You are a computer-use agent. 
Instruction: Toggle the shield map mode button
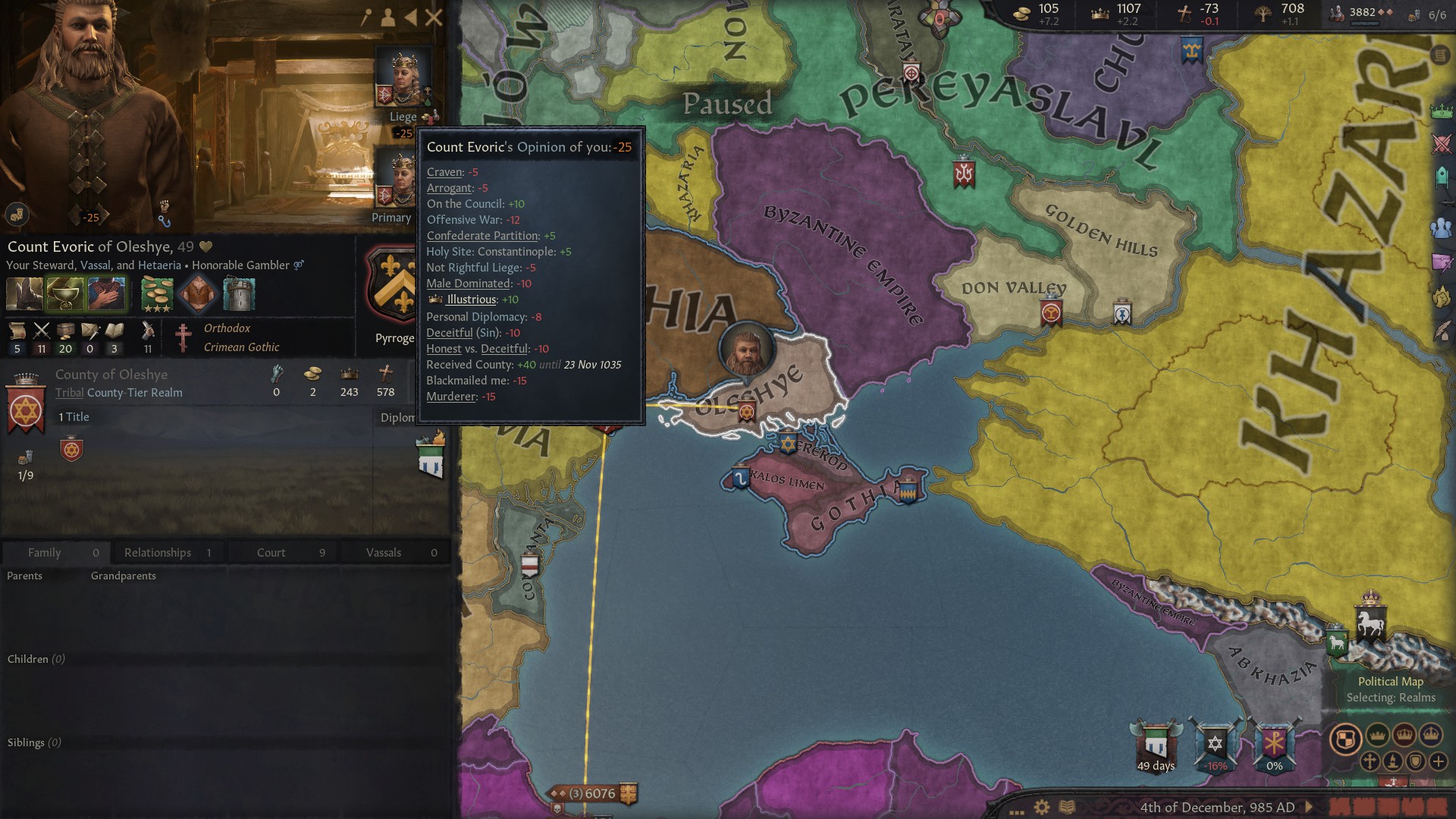tap(1414, 761)
